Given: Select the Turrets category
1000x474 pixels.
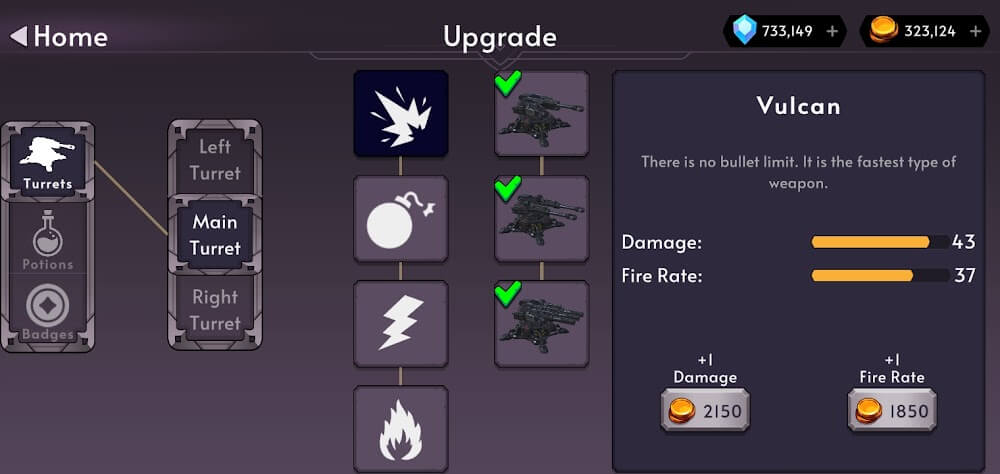Looking at the screenshot, I should [x=48, y=162].
